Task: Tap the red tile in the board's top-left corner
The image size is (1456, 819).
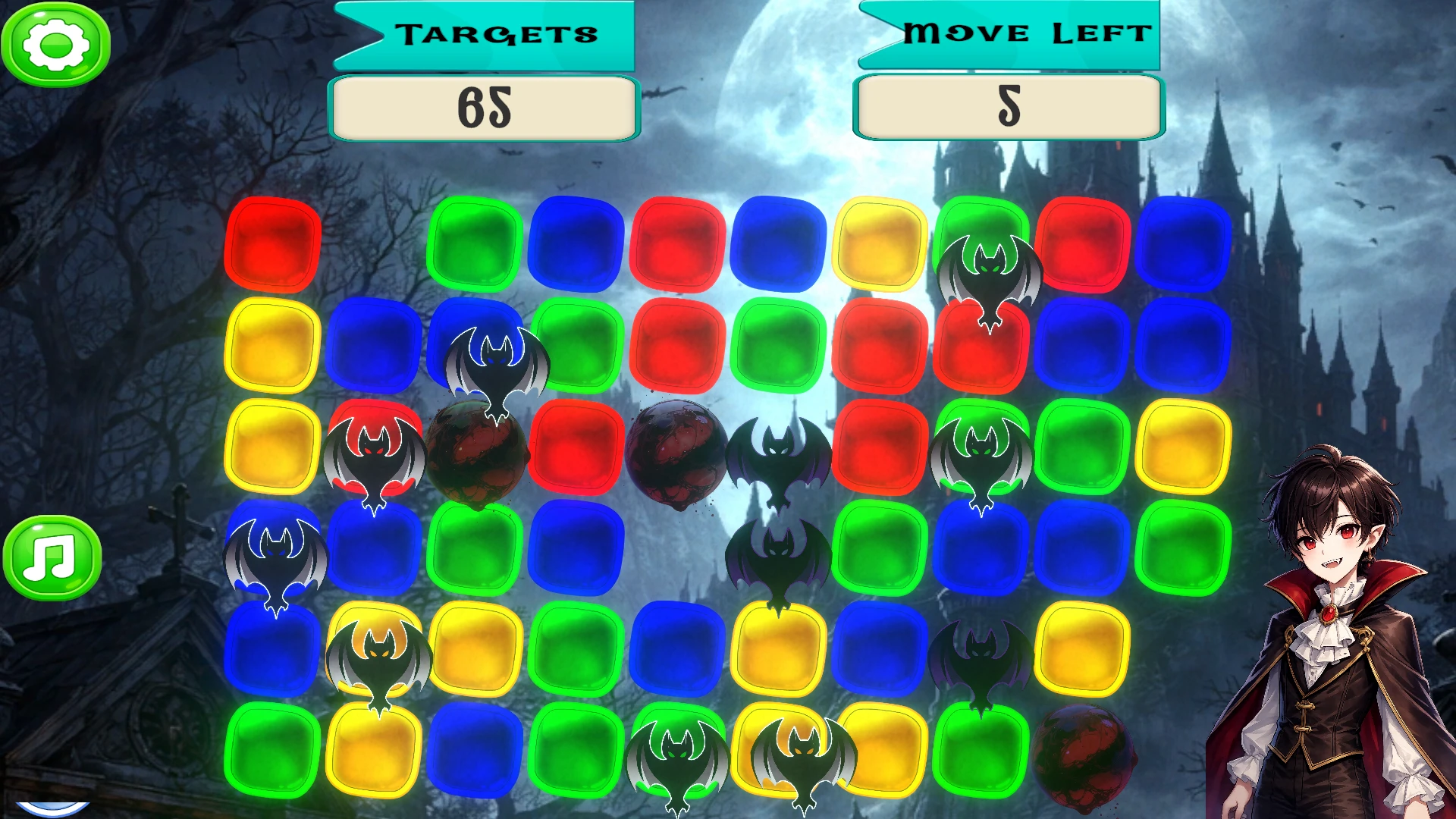Action: click(272, 244)
